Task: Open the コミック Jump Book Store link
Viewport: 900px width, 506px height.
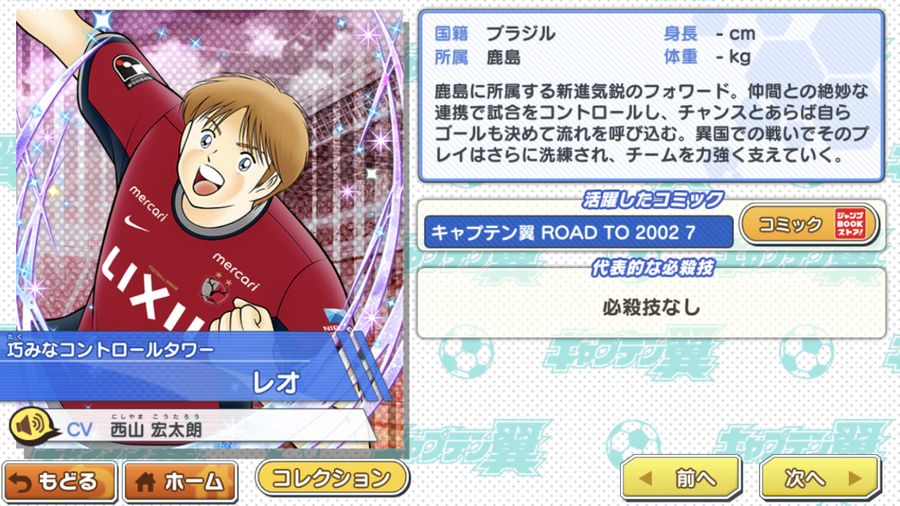Action: (808, 225)
